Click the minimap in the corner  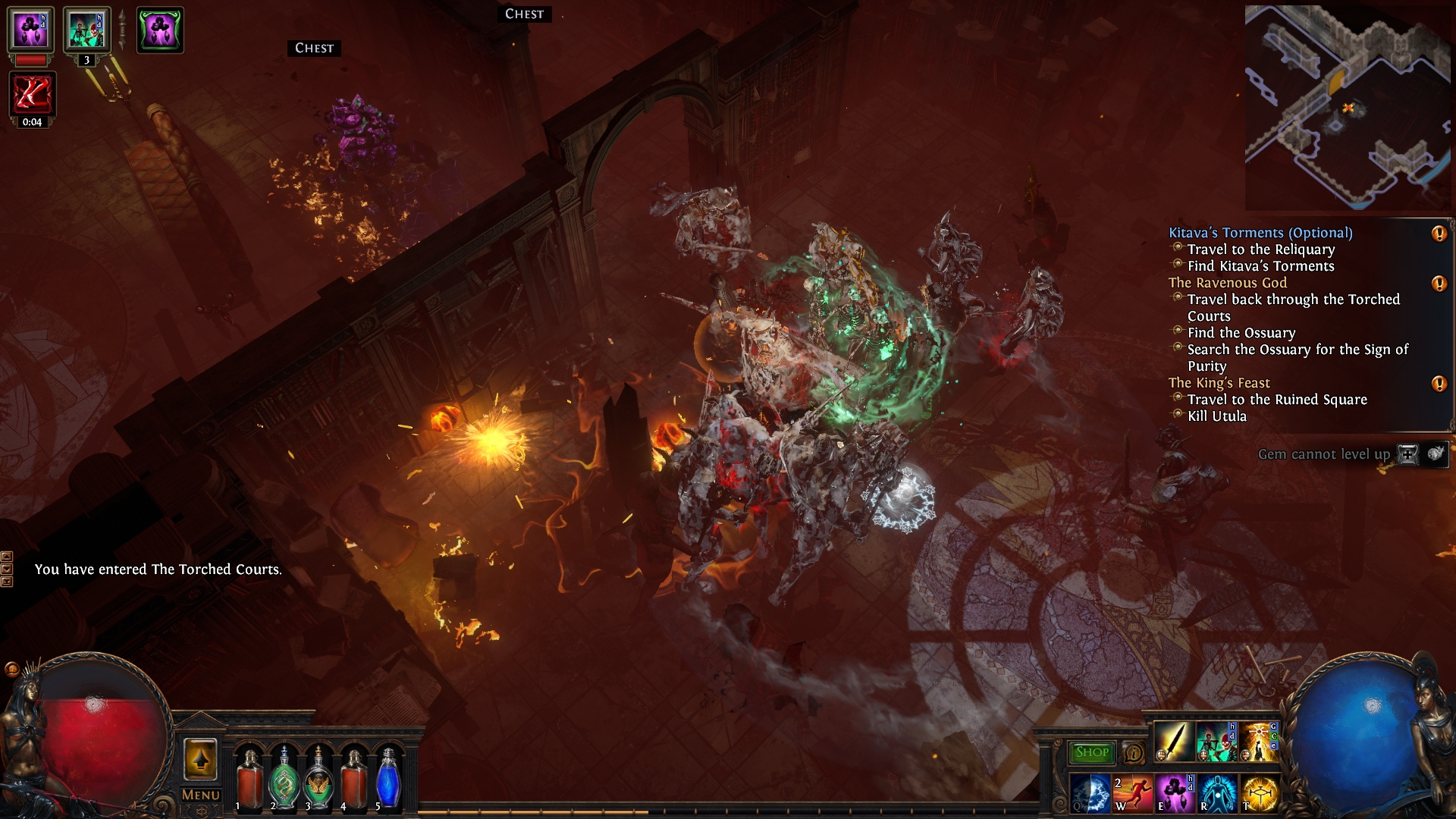[x=1348, y=108]
